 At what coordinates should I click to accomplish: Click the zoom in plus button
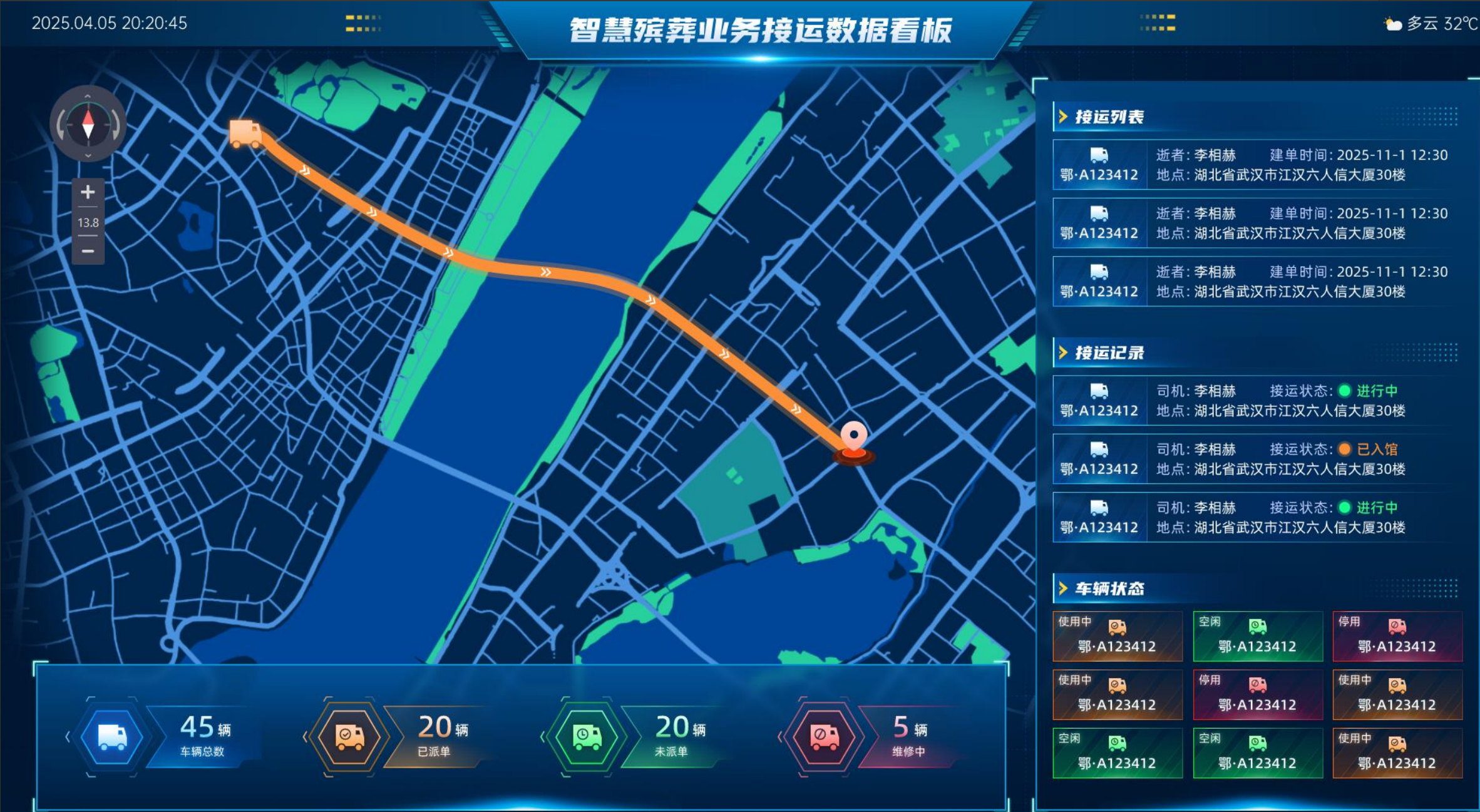[87, 192]
